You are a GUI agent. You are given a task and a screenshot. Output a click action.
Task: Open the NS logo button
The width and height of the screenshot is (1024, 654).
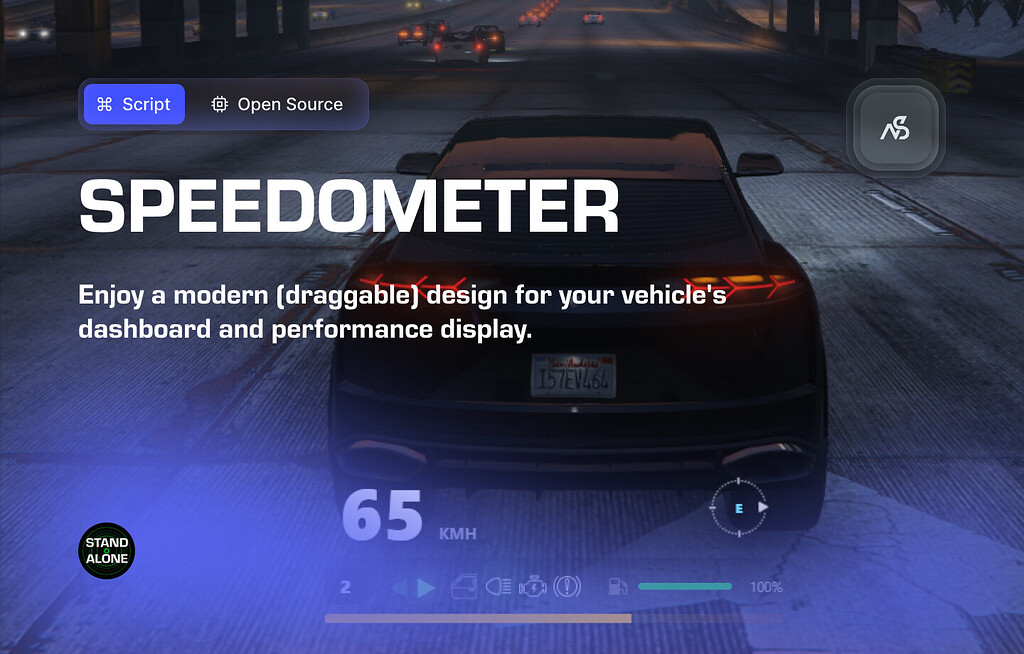(895, 130)
